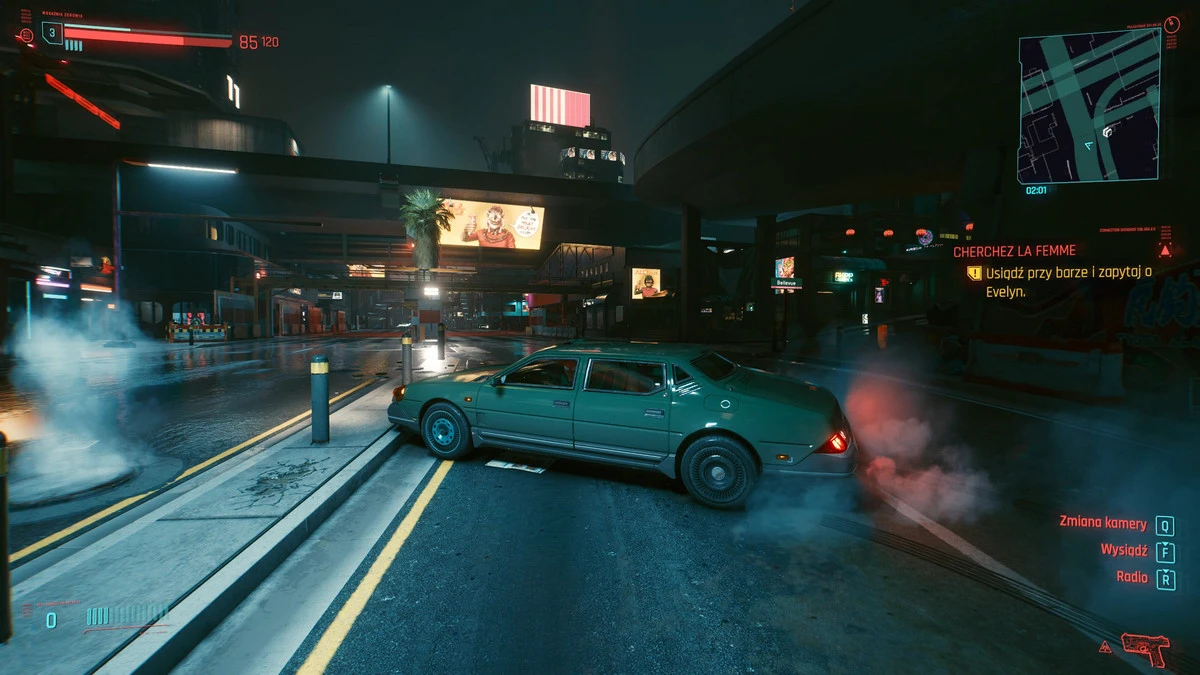Click the player arrow on the minimap
The width and height of the screenshot is (1200, 675).
1088,145
